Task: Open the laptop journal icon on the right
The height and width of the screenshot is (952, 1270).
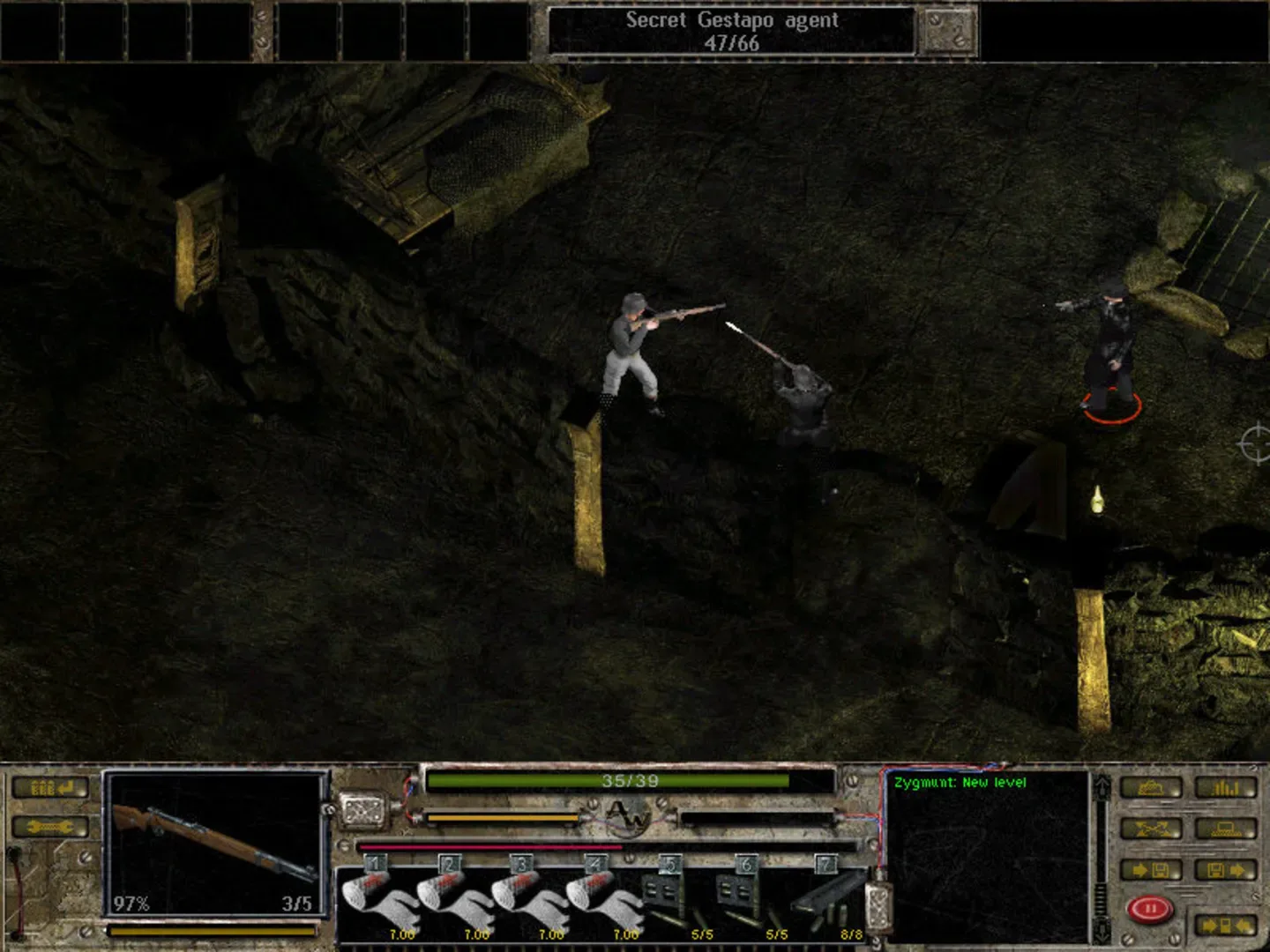Action: 1226,828
